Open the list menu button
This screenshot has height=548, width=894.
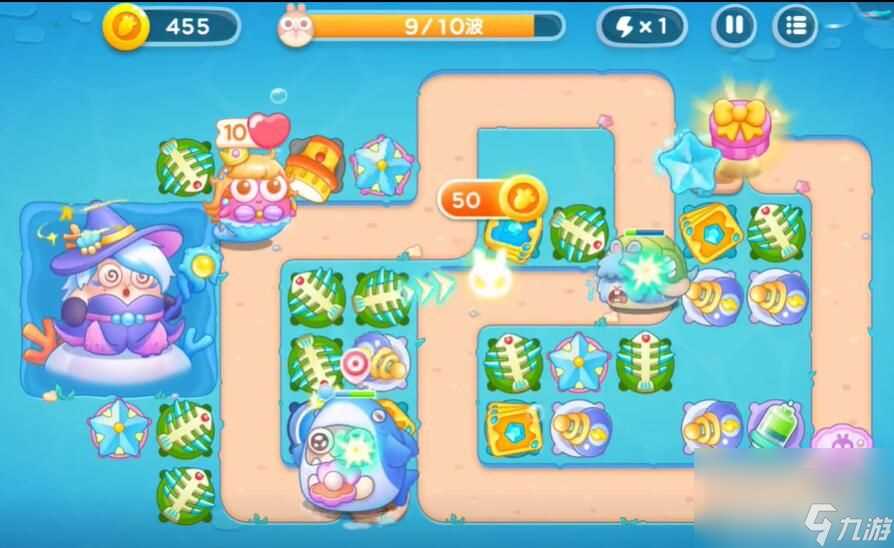point(797,26)
